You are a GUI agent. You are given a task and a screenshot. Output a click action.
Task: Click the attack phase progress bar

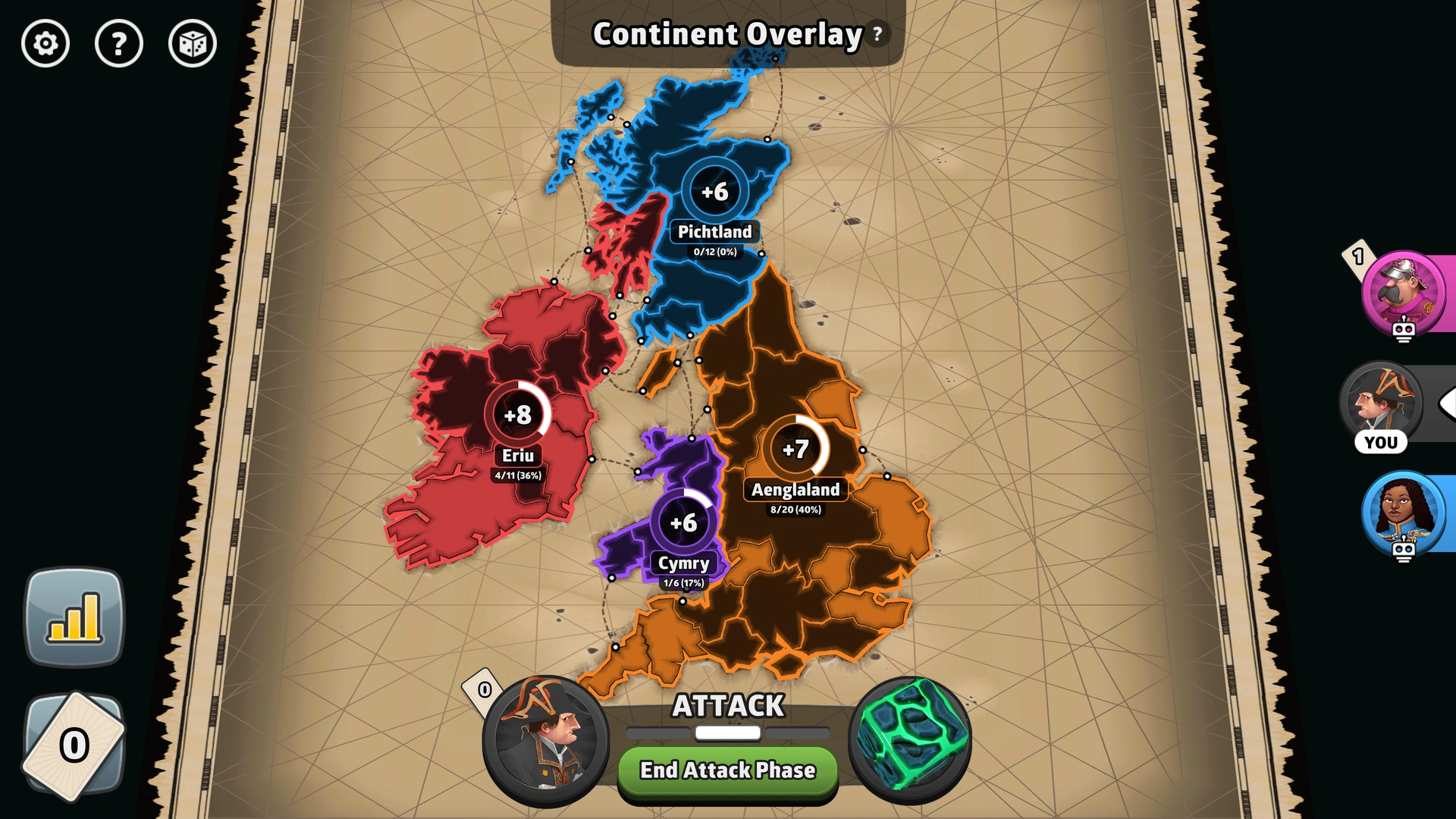[x=726, y=733]
